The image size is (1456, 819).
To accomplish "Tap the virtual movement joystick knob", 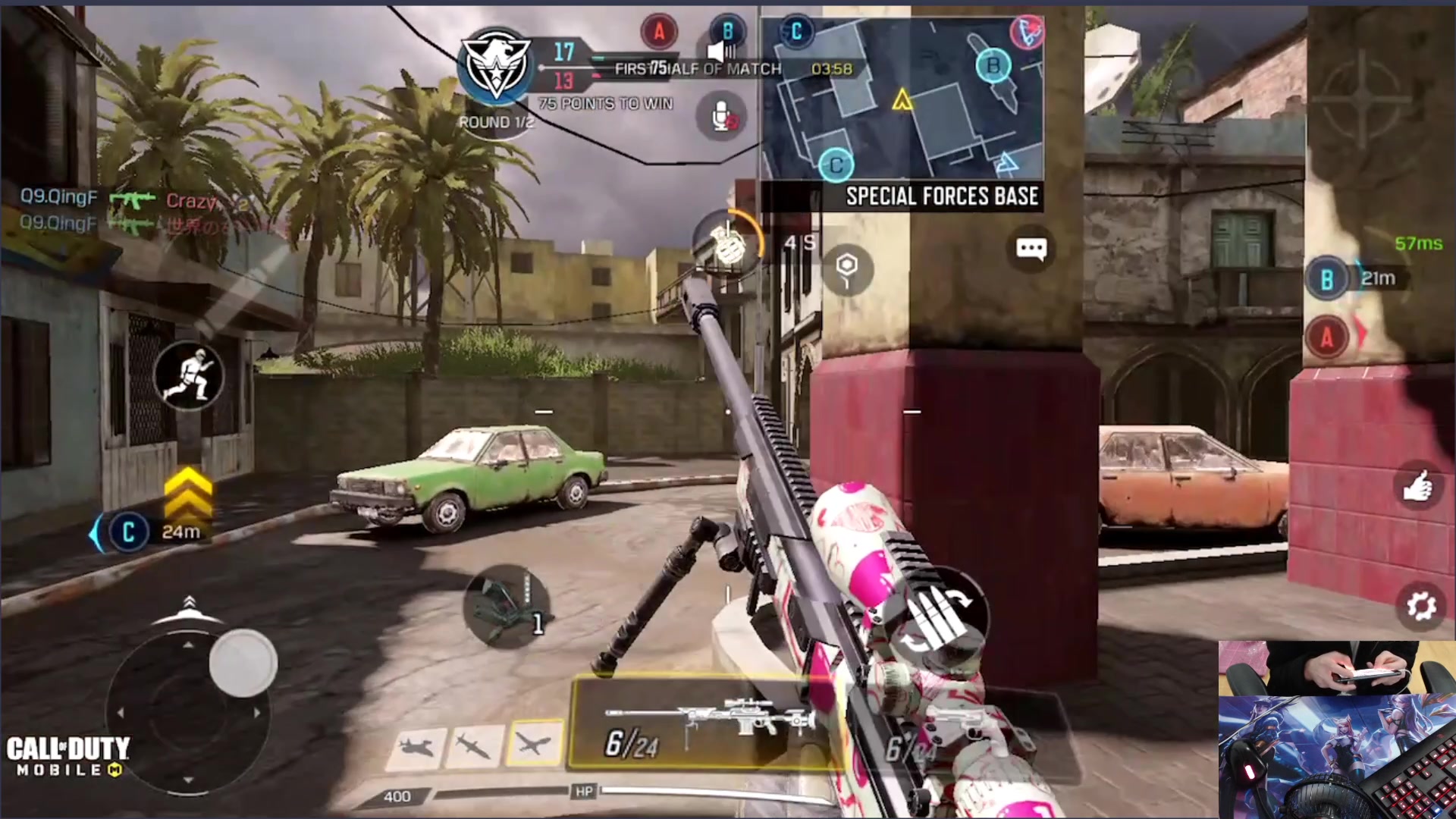I will [243, 662].
